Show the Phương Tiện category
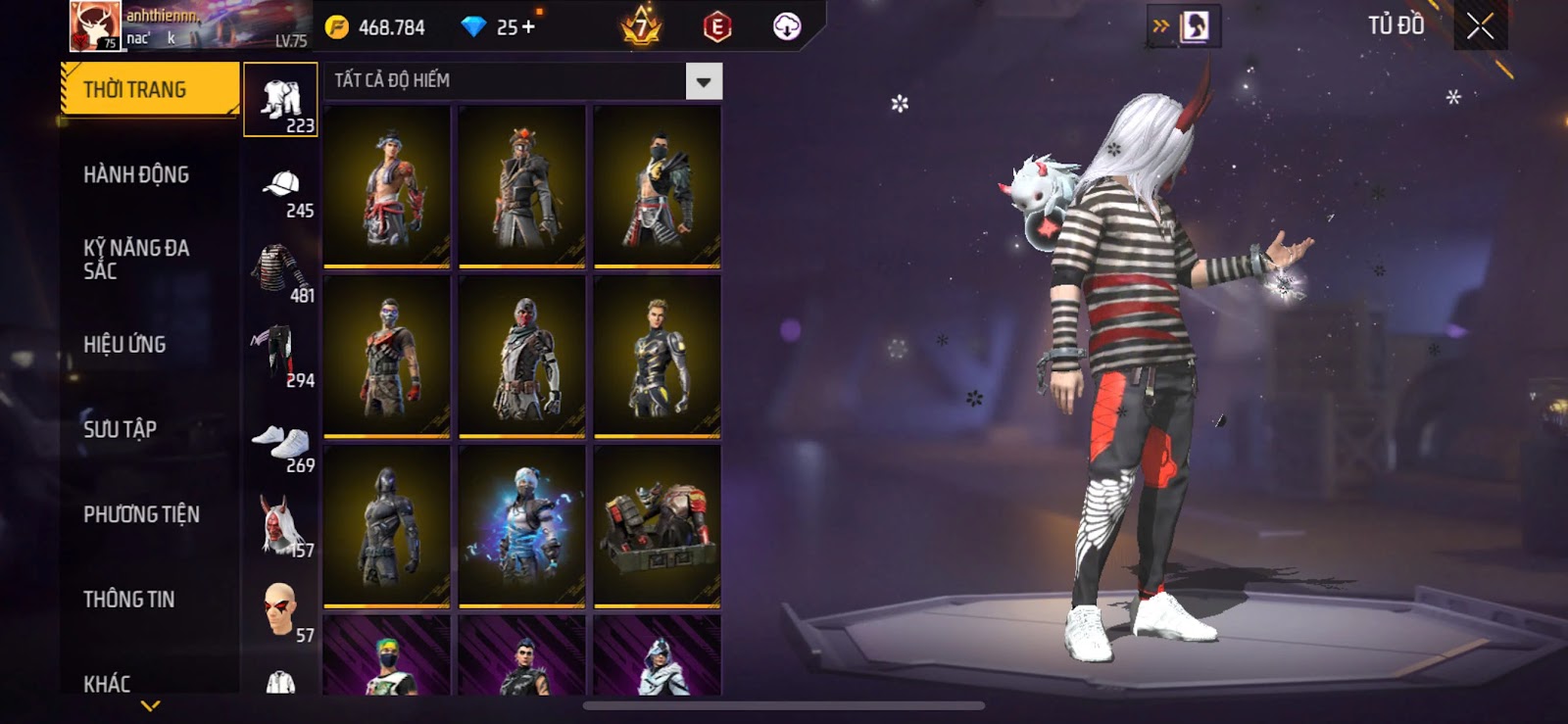This screenshot has width=1568, height=724. click(x=141, y=514)
